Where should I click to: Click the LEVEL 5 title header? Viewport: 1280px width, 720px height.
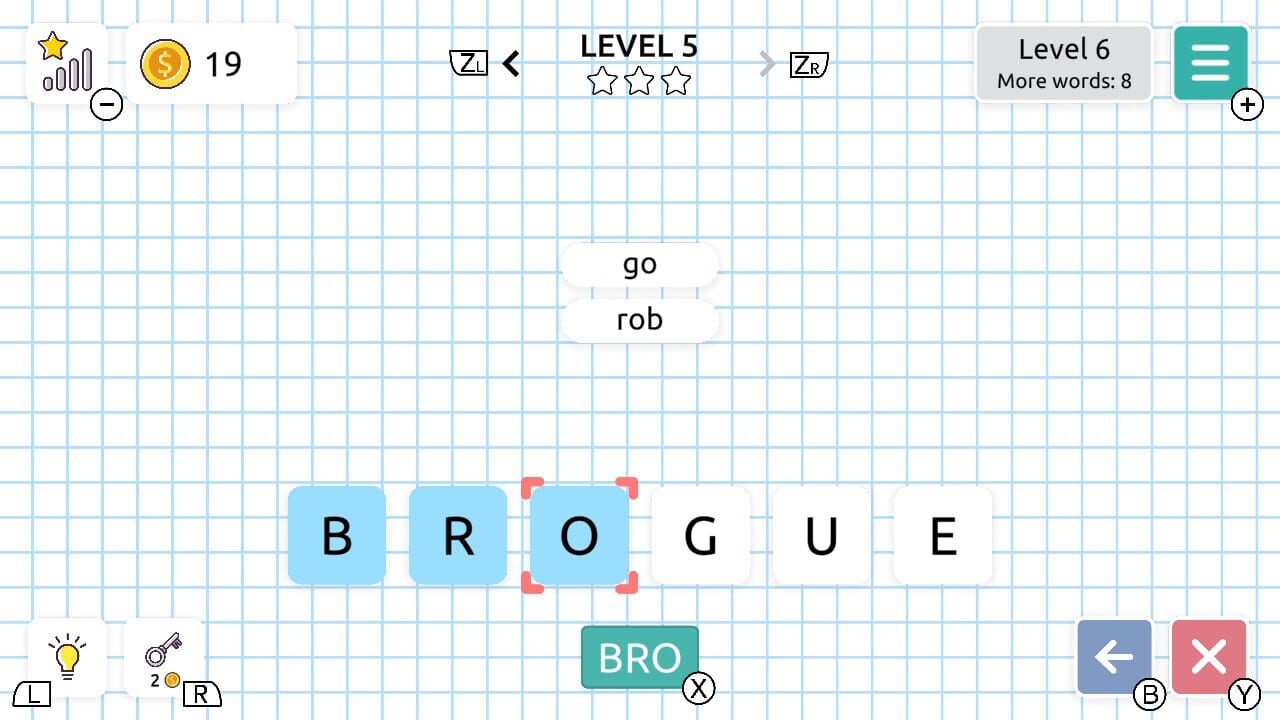point(639,45)
